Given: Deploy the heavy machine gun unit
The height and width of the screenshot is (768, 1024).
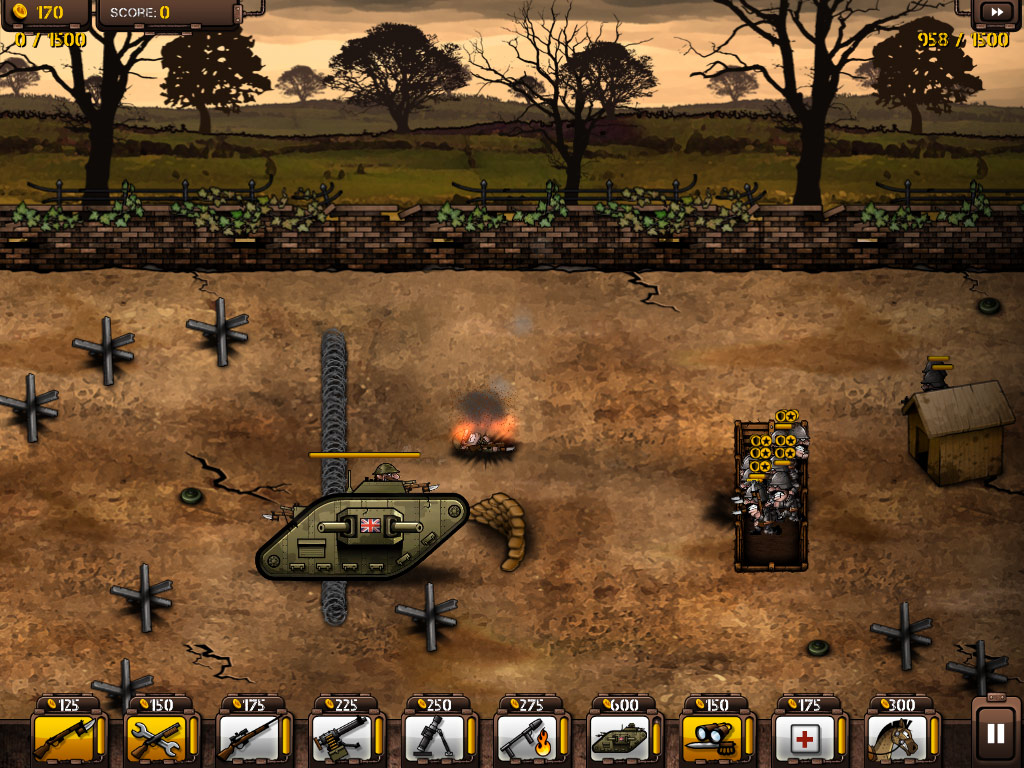Looking at the screenshot, I should 341,736.
